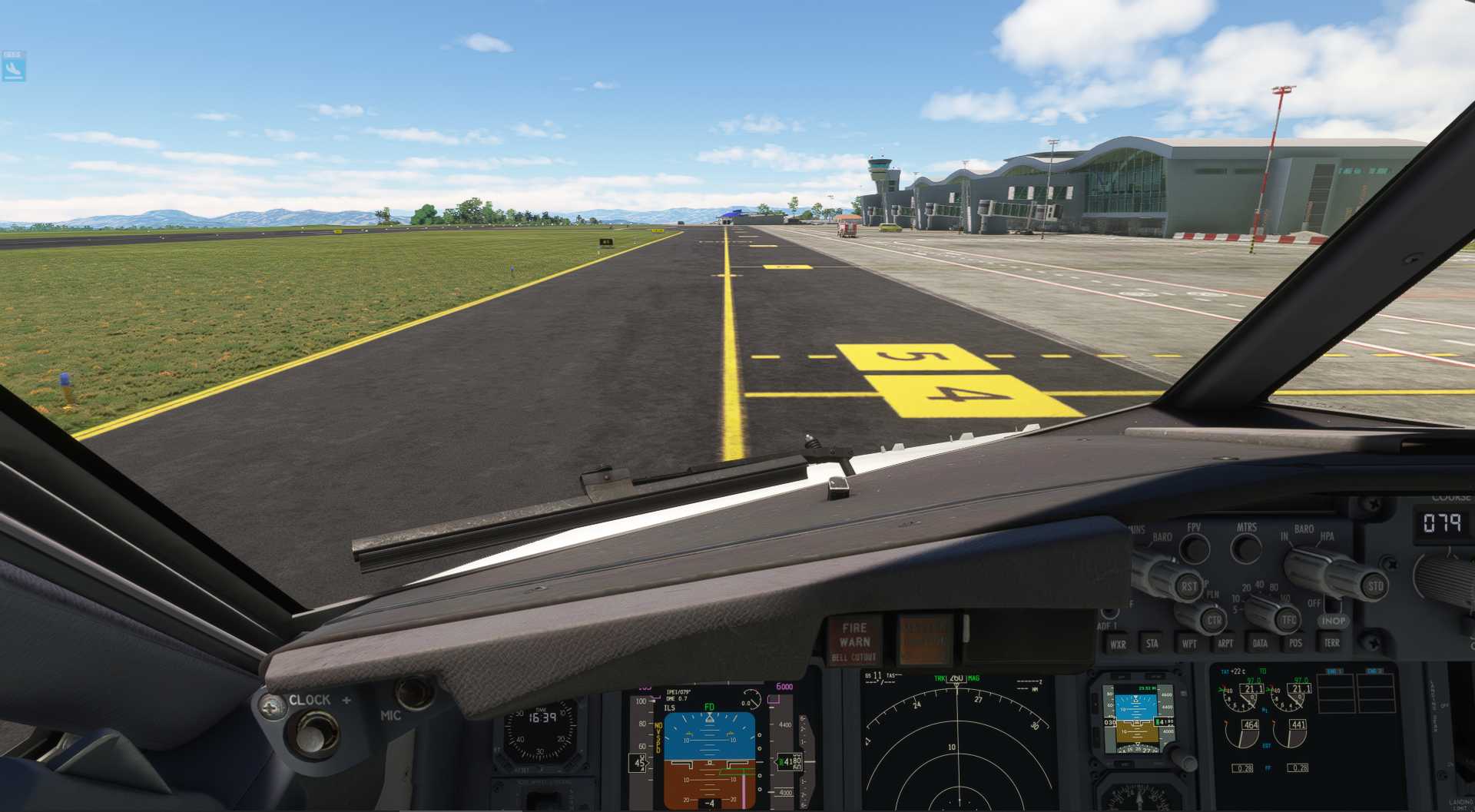Open the landing plane overlay icon
Viewport: 1475px width, 812px height.
tap(14, 67)
